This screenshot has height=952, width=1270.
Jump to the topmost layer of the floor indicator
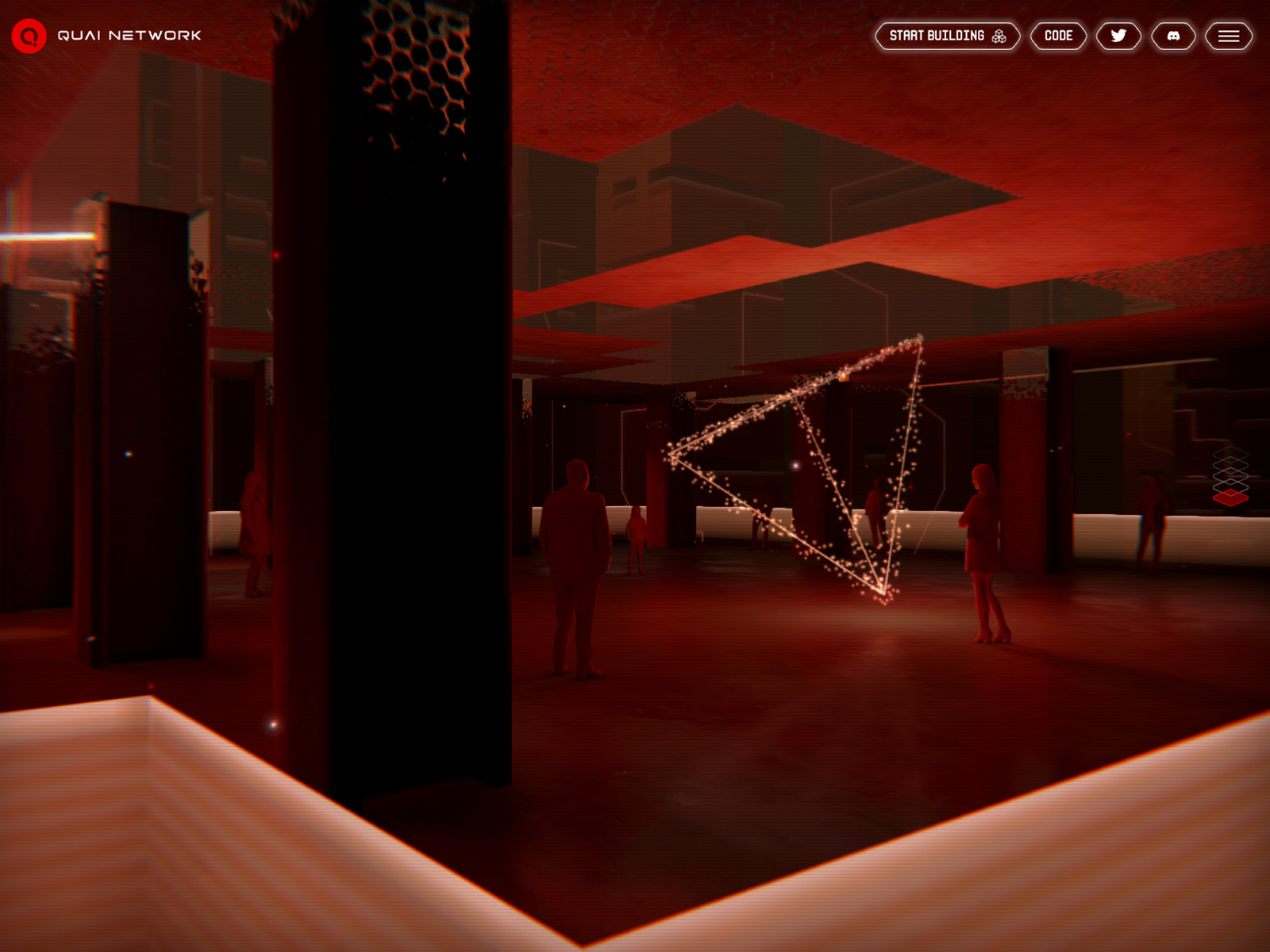[x=1230, y=453]
